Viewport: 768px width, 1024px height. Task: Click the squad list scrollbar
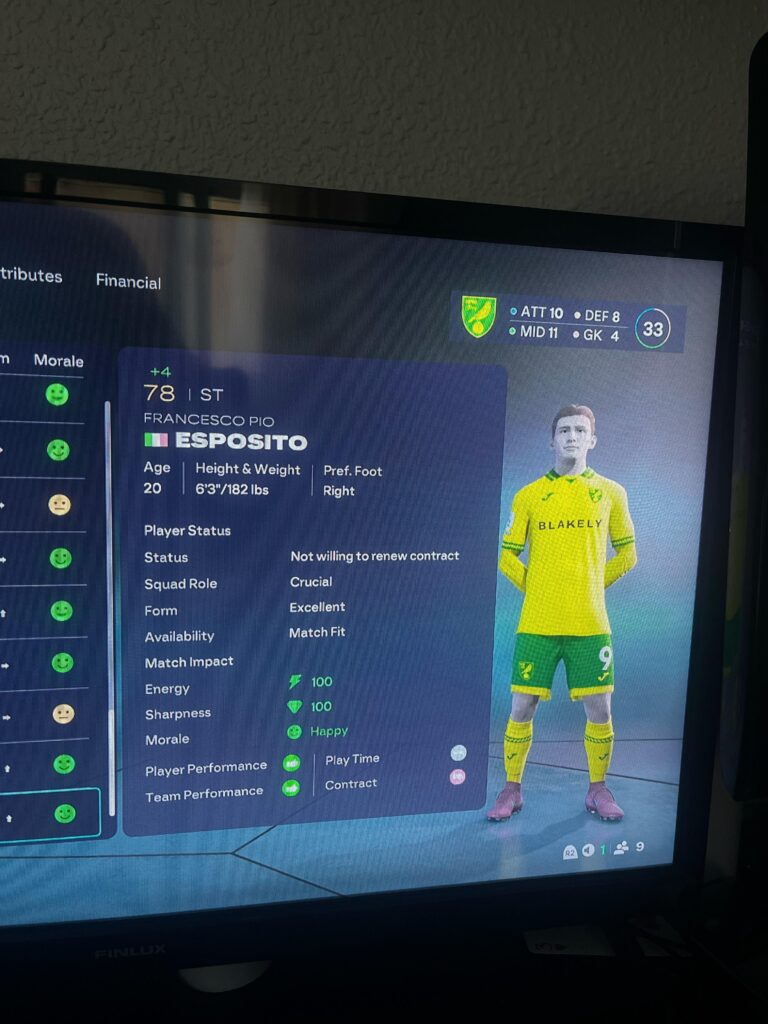[108, 600]
